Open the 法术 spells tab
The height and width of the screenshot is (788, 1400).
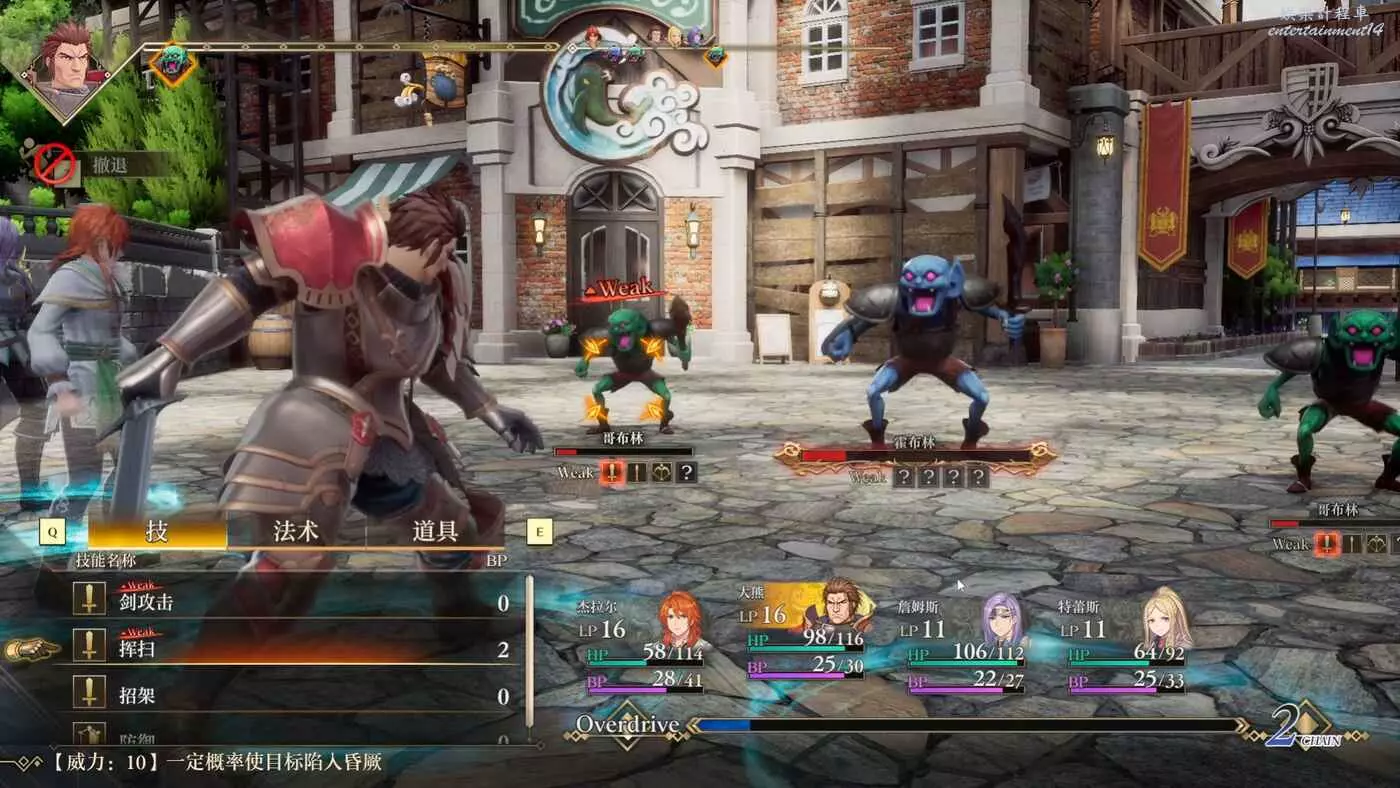click(x=296, y=531)
